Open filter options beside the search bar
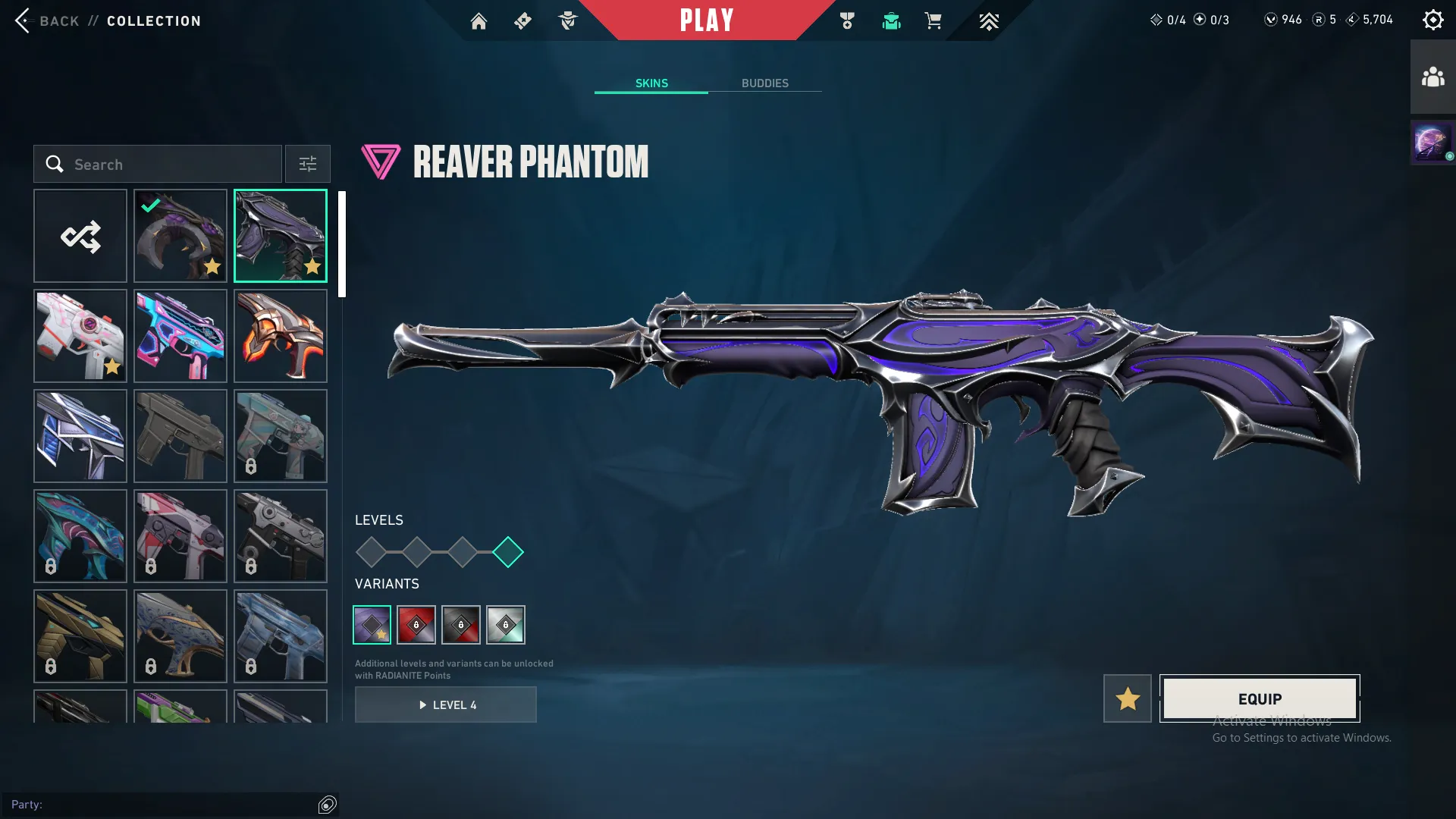This screenshot has width=1456, height=819. click(x=307, y=164)
